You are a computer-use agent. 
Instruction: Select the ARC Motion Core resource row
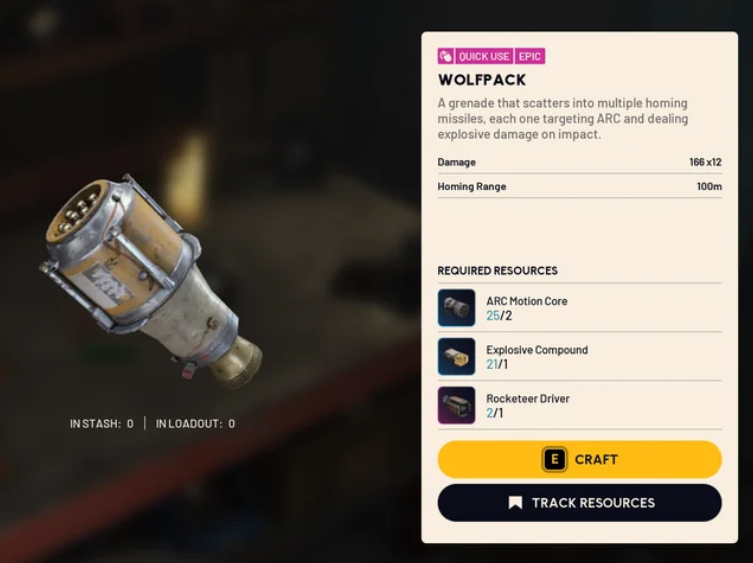click(x=579, y=308)
